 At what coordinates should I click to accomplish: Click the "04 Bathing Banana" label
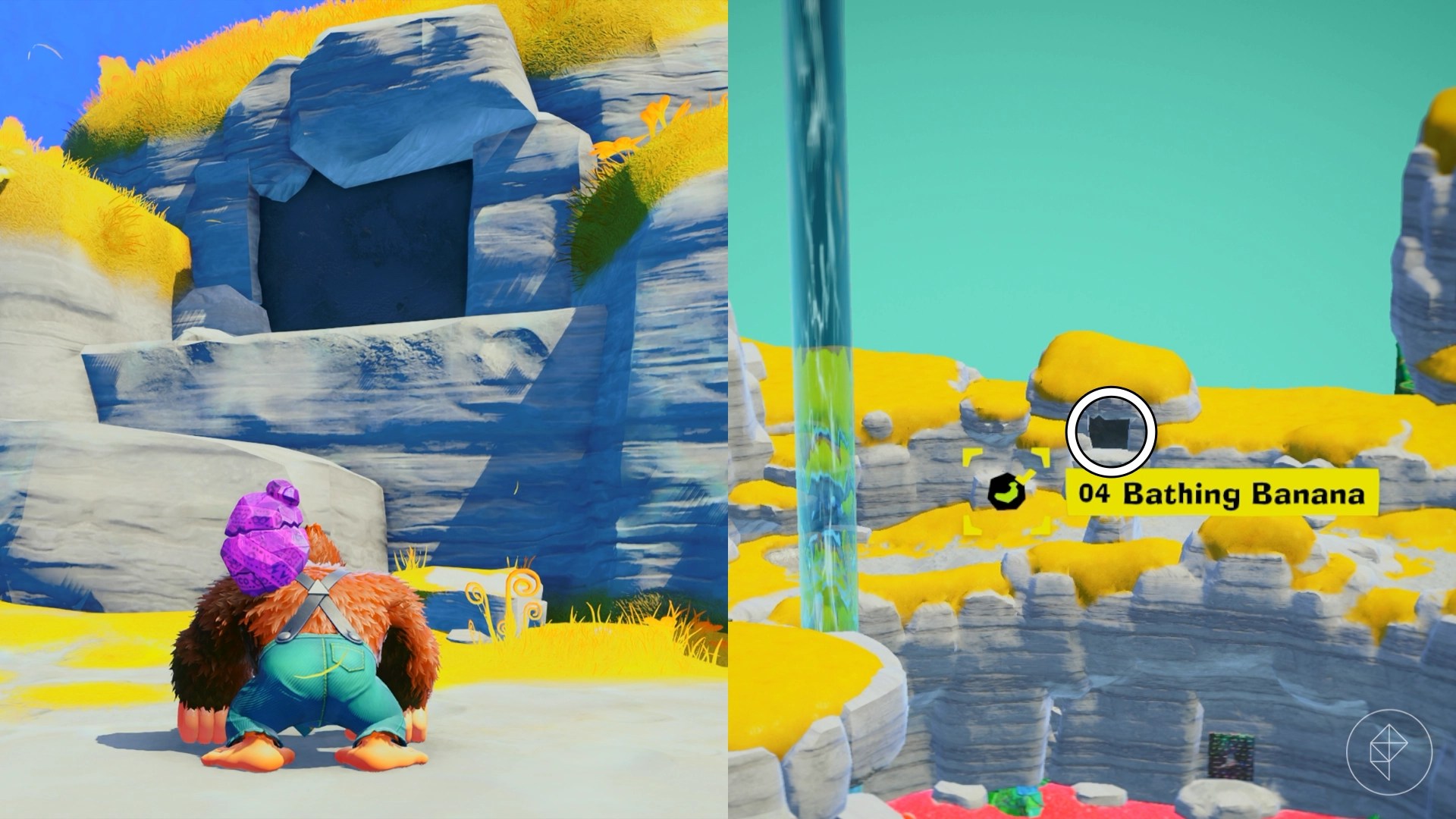coord(1221,494)
